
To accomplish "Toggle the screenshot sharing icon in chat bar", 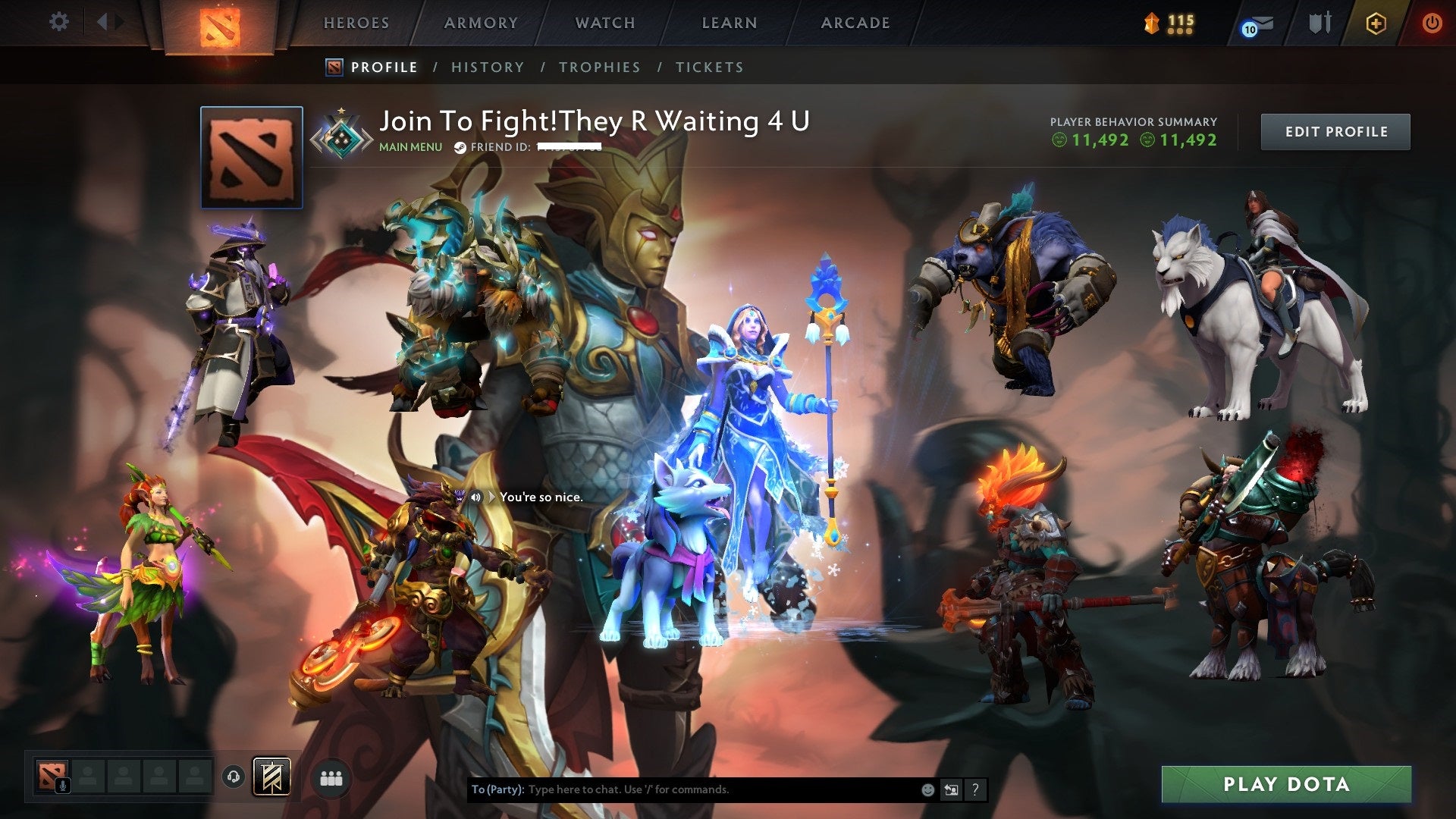I will (x=950, y=789).
